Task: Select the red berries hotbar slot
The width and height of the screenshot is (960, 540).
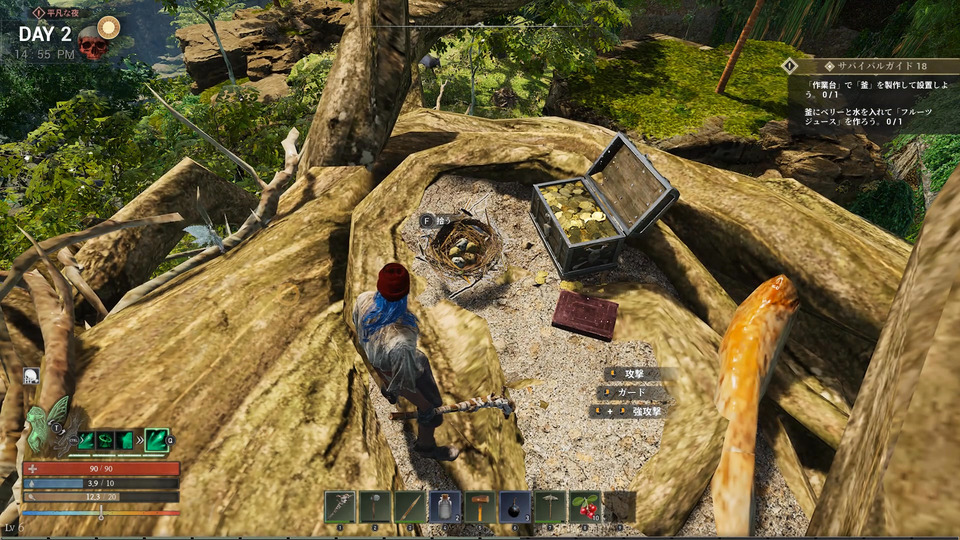Action: 585,507
